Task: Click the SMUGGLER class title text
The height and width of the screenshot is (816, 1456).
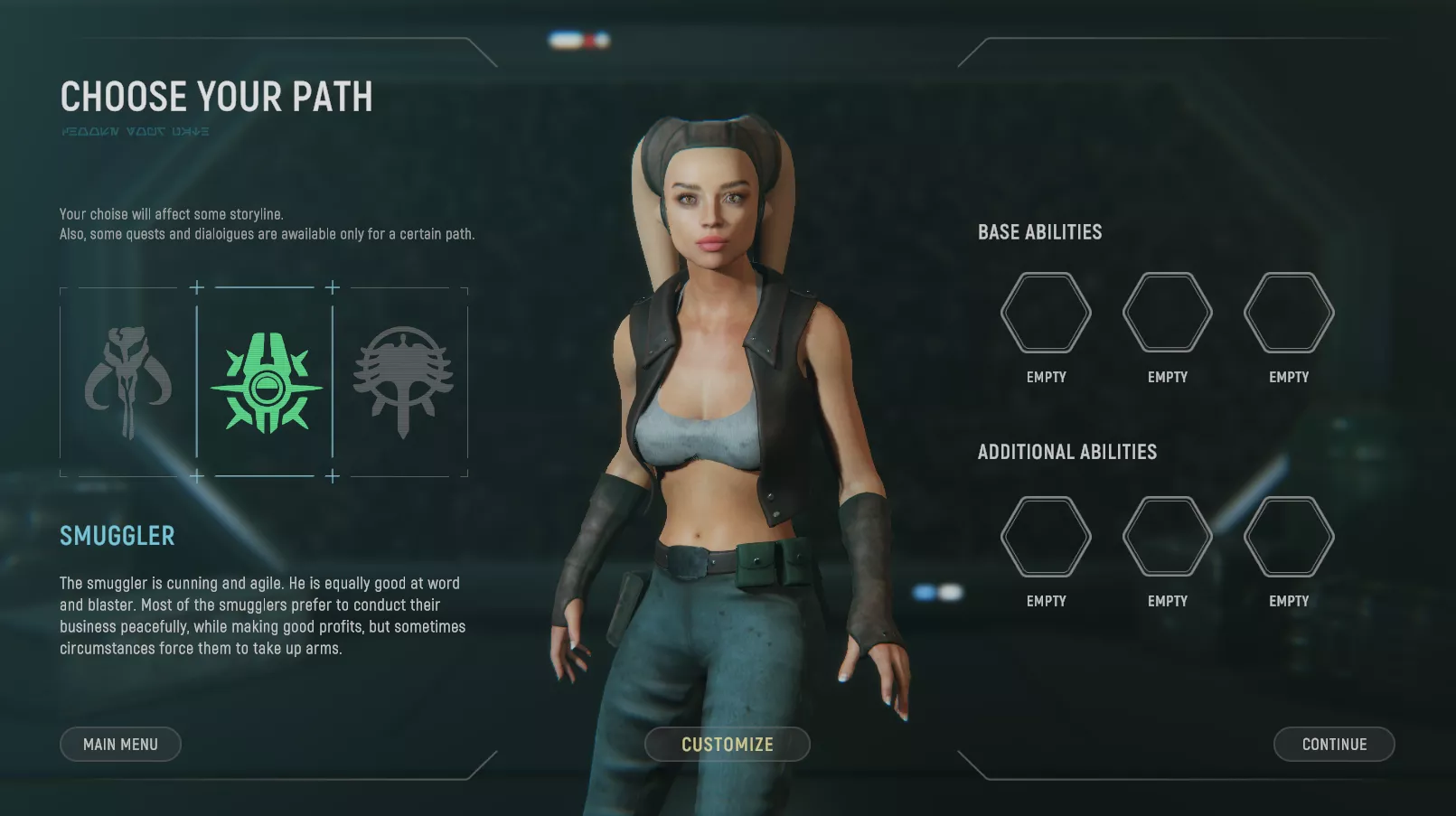Action: pos(117,536)
